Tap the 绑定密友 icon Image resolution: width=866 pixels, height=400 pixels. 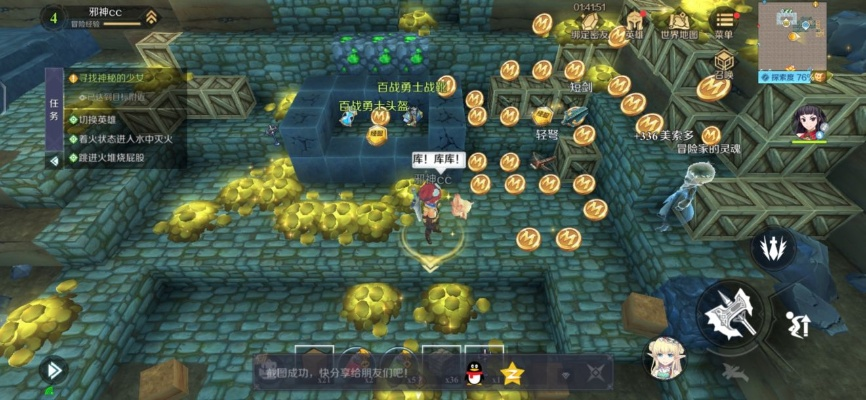click(589, 25)
